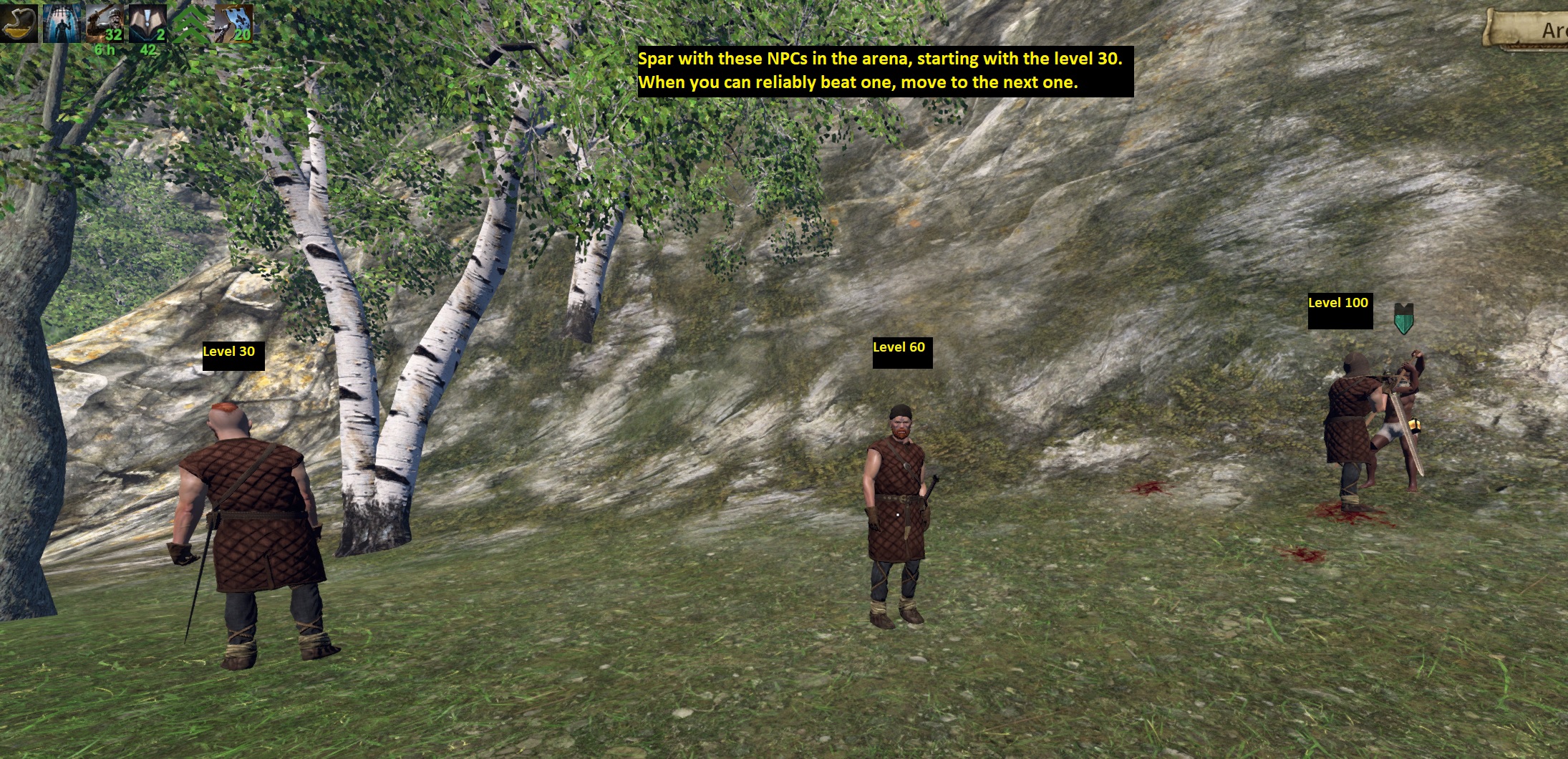The image size is (1568, 759).
Task: Select the green triple chevron rank icon
Action: (191, 24)
